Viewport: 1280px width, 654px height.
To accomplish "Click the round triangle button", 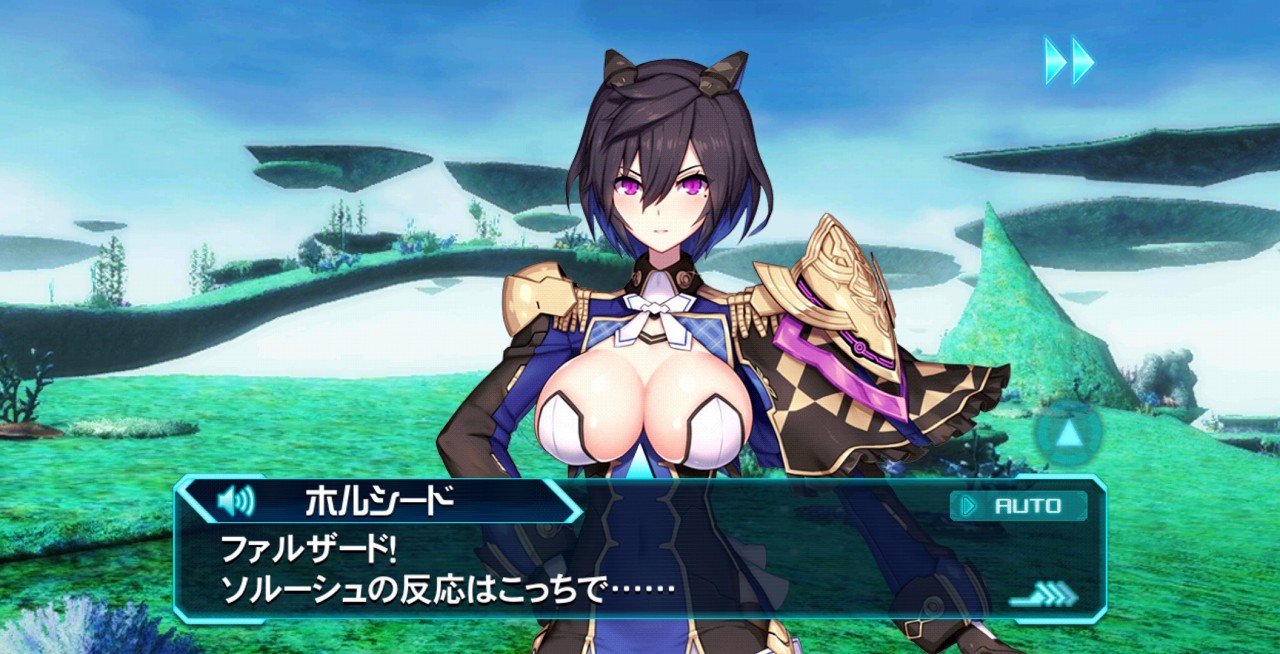I will pos(1068,433).
